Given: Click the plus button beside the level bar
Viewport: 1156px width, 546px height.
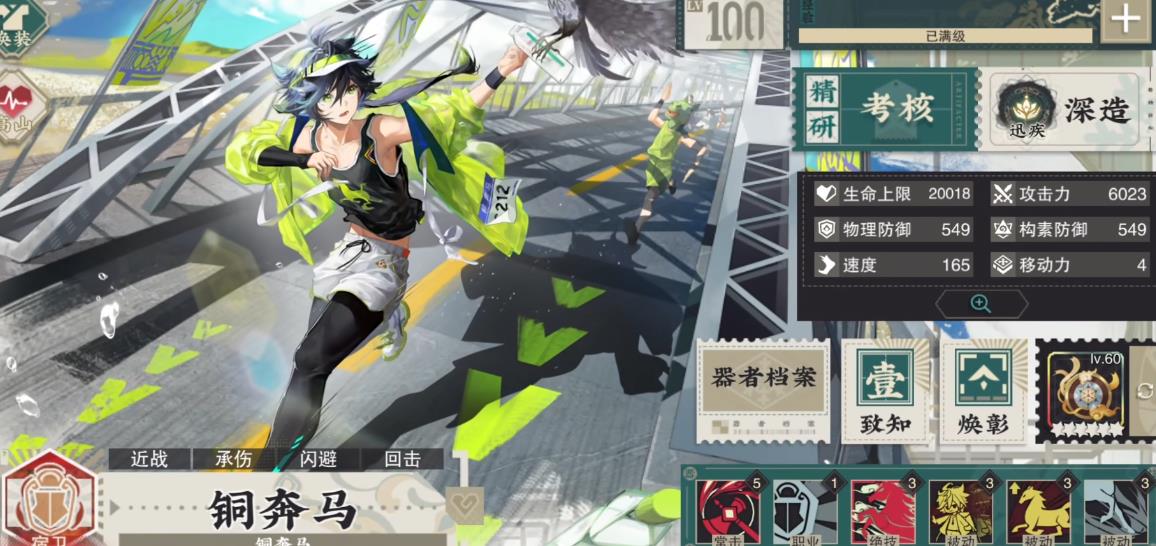Looking at the screenshot, I should click(1125, 20).
